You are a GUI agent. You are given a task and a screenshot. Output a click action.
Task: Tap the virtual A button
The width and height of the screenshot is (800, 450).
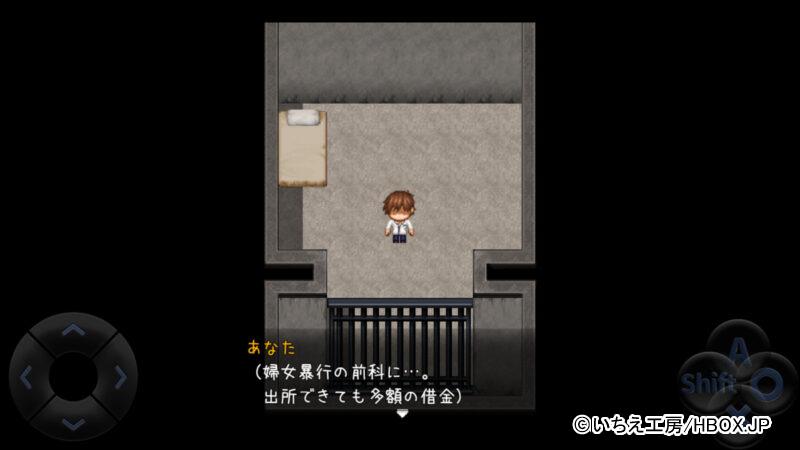(x=737, y=349)
